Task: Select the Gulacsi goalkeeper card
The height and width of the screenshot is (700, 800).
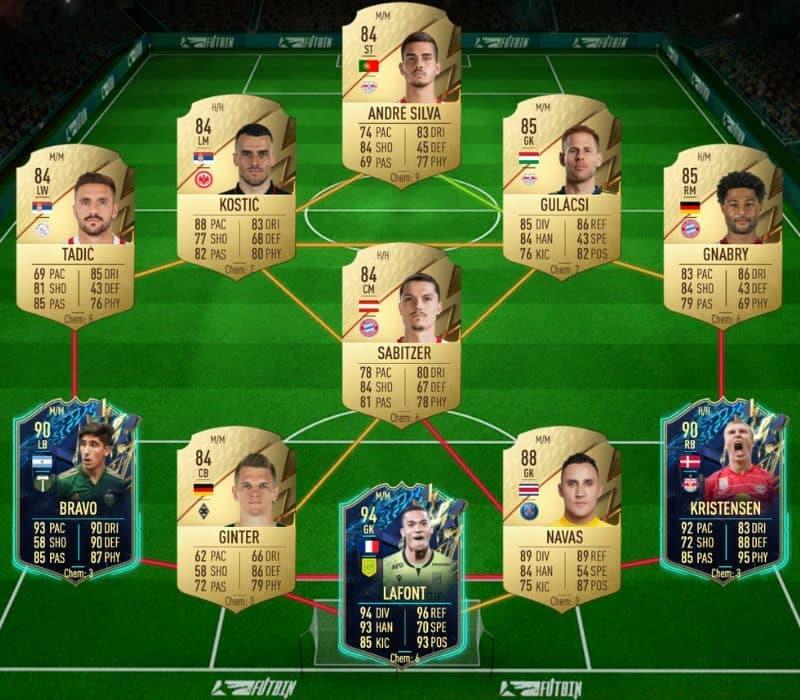Action: 562,186
